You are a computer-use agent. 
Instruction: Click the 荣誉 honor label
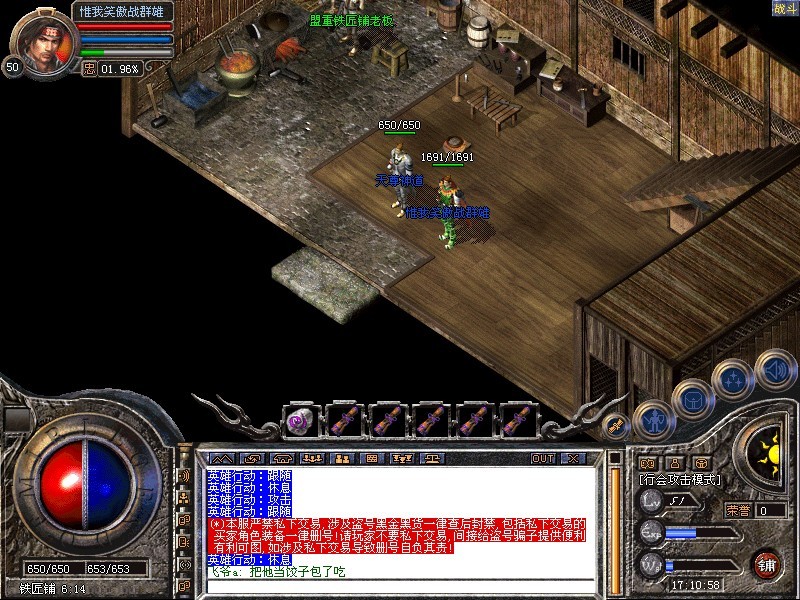tap(738, 510)
